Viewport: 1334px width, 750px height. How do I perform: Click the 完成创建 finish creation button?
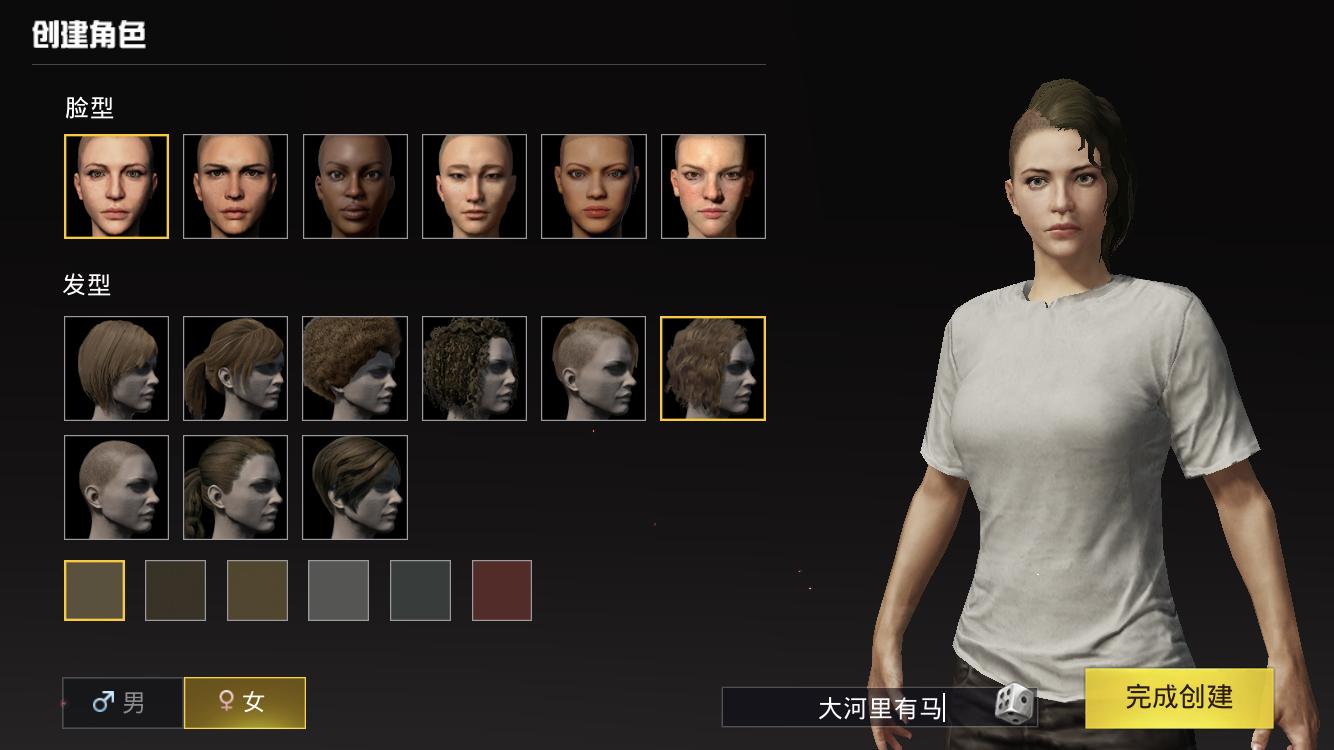click(1179, 697)
